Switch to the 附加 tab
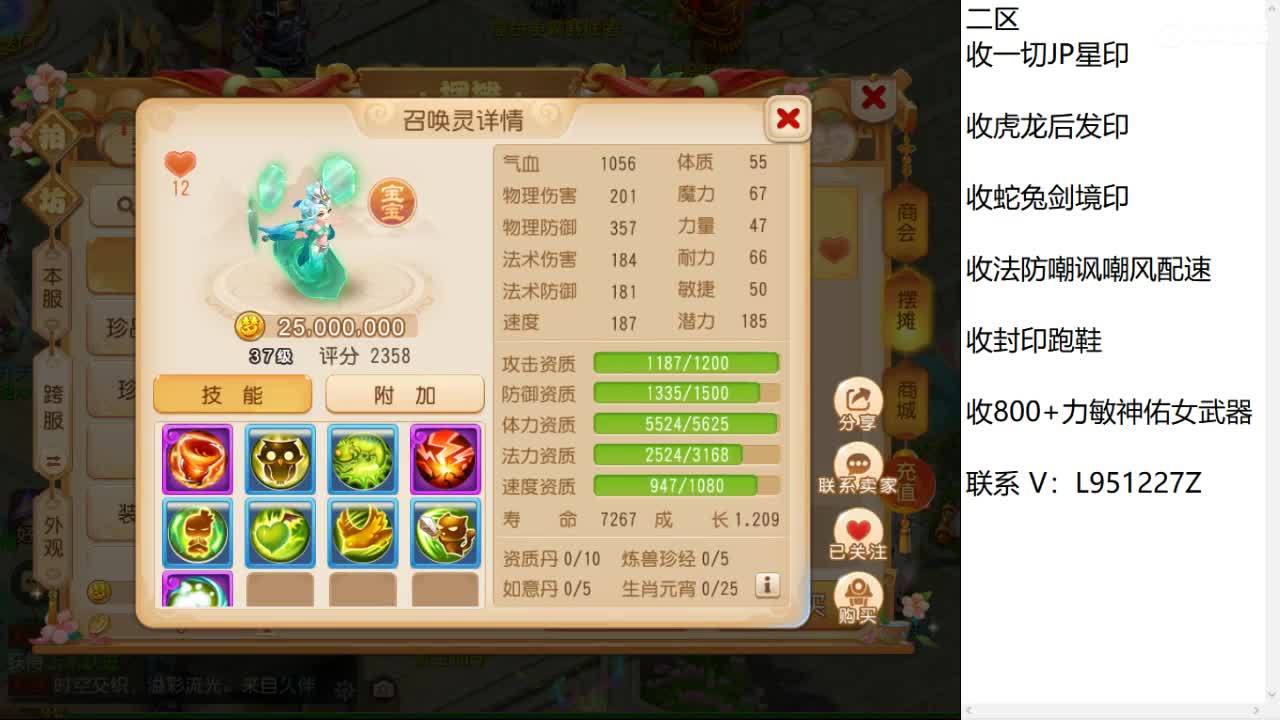This screenshot has height=720, width=1280. pyautogui.click(x=404, y=394)
